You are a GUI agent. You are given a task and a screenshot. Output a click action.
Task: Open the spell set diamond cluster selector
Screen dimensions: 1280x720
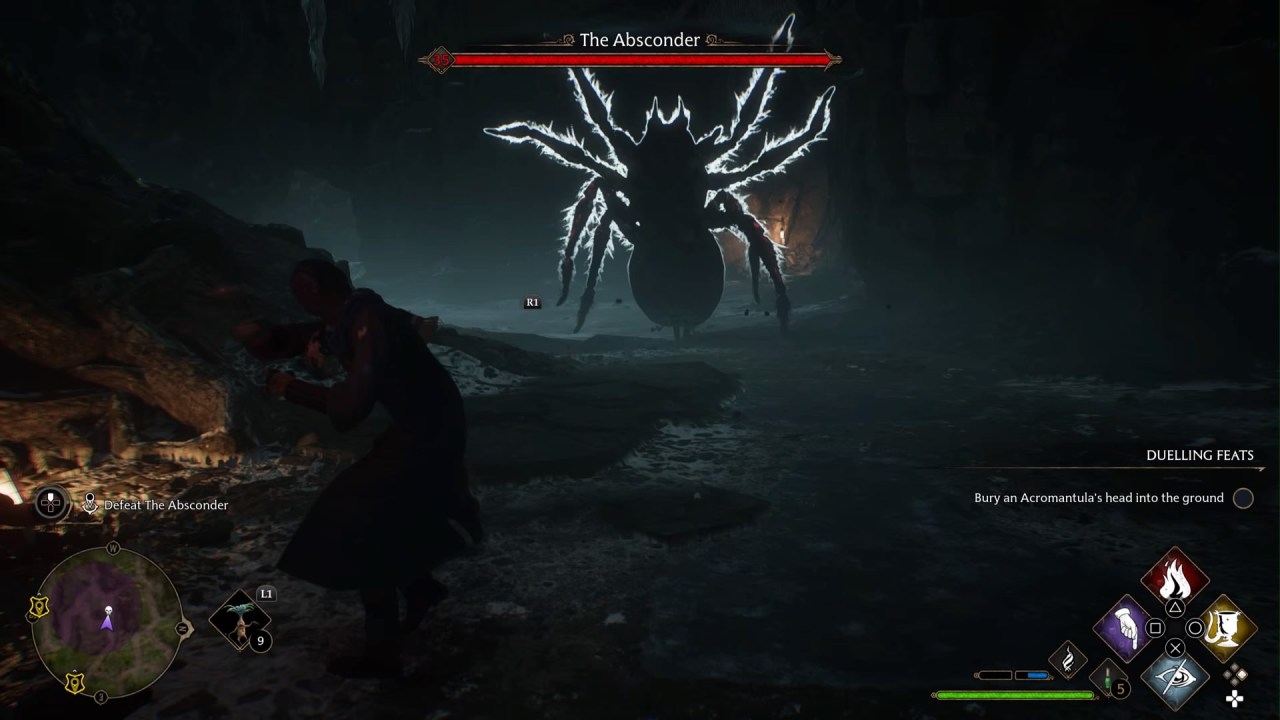(x=1234, y=676)
